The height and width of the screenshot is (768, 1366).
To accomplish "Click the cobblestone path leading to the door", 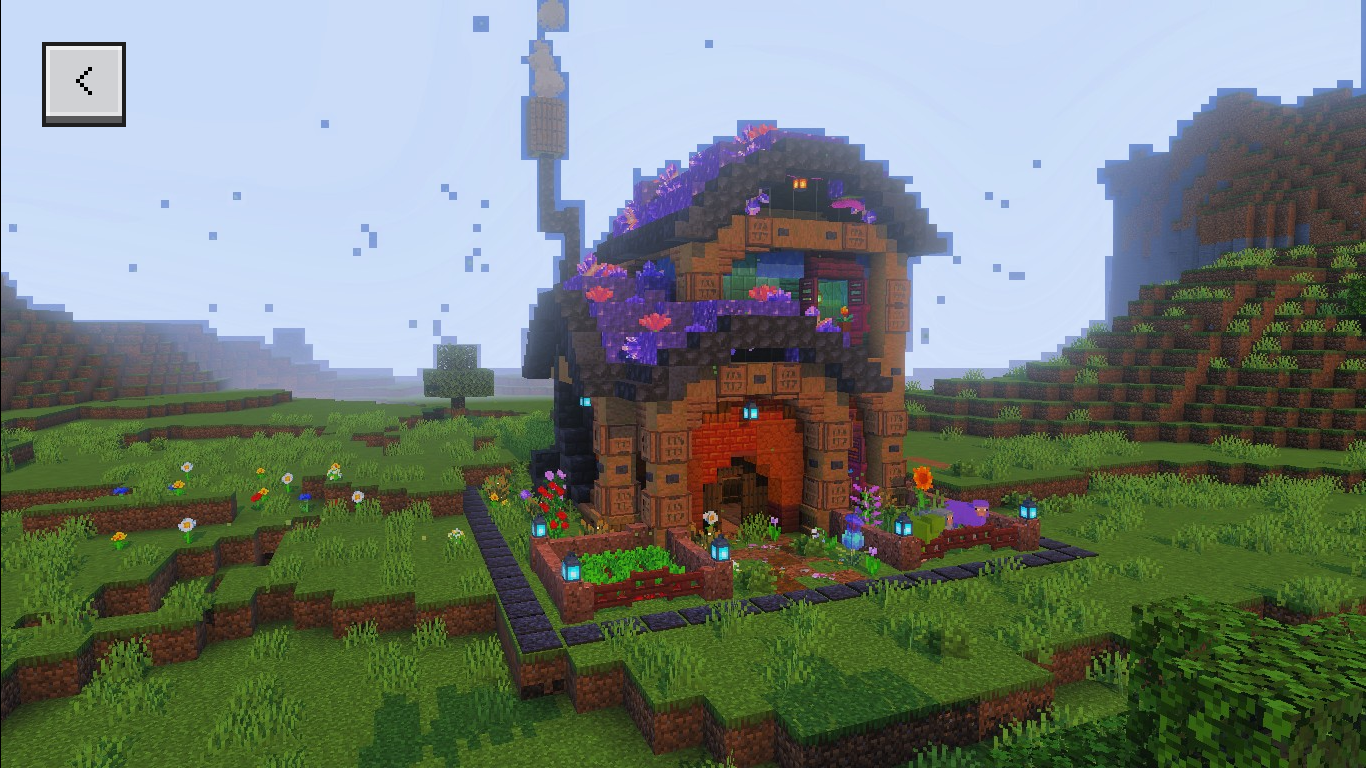I will click(791, 560).
